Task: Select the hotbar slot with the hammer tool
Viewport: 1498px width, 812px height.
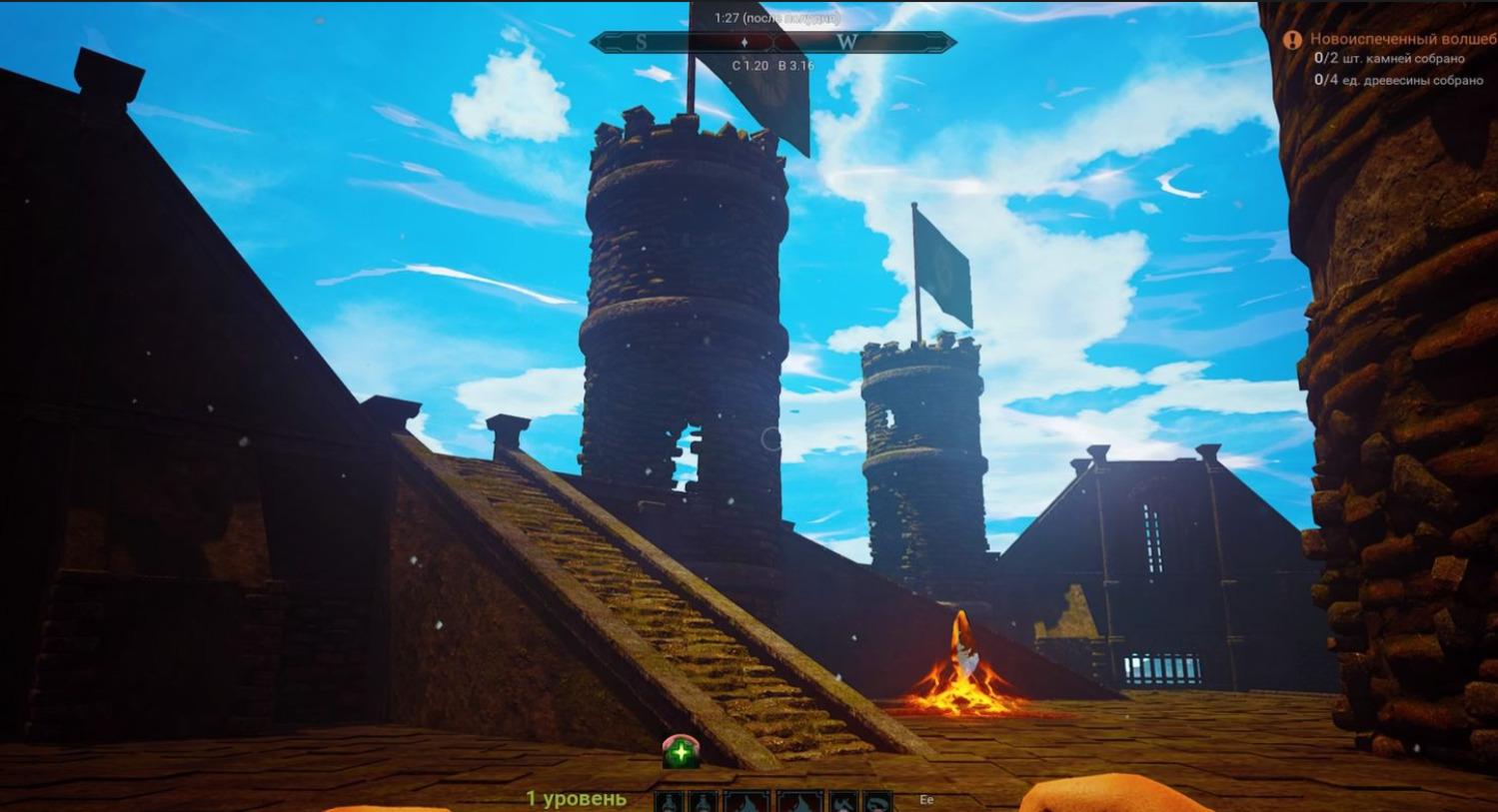Action: [842, 802]
